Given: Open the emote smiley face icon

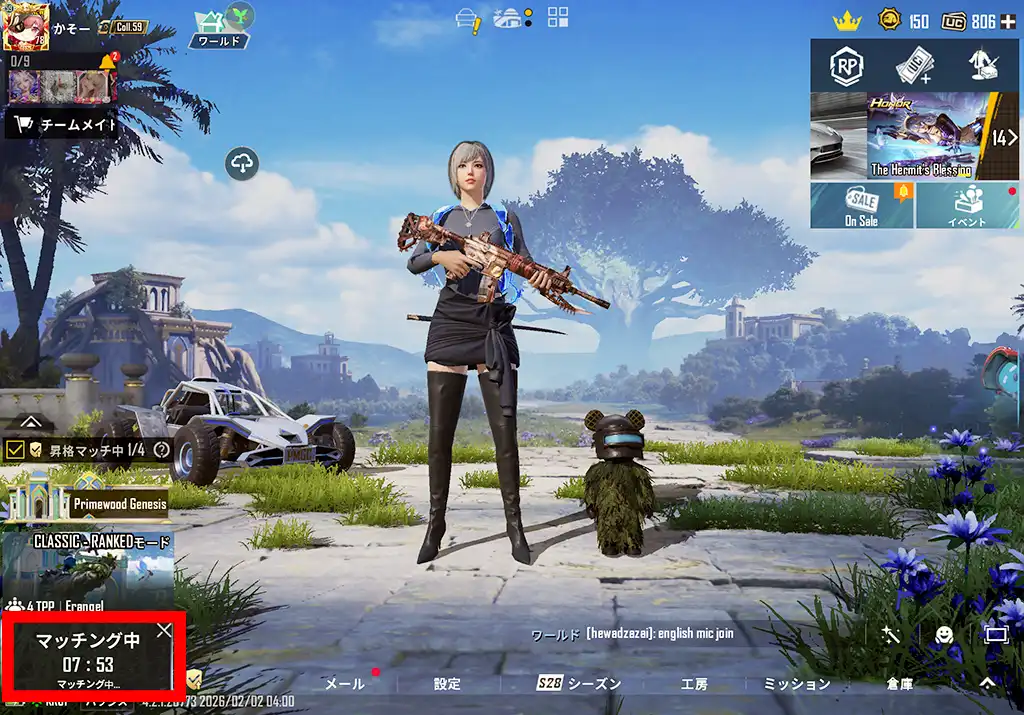Looking at the screenshot, I should click(x=943, y=634).
